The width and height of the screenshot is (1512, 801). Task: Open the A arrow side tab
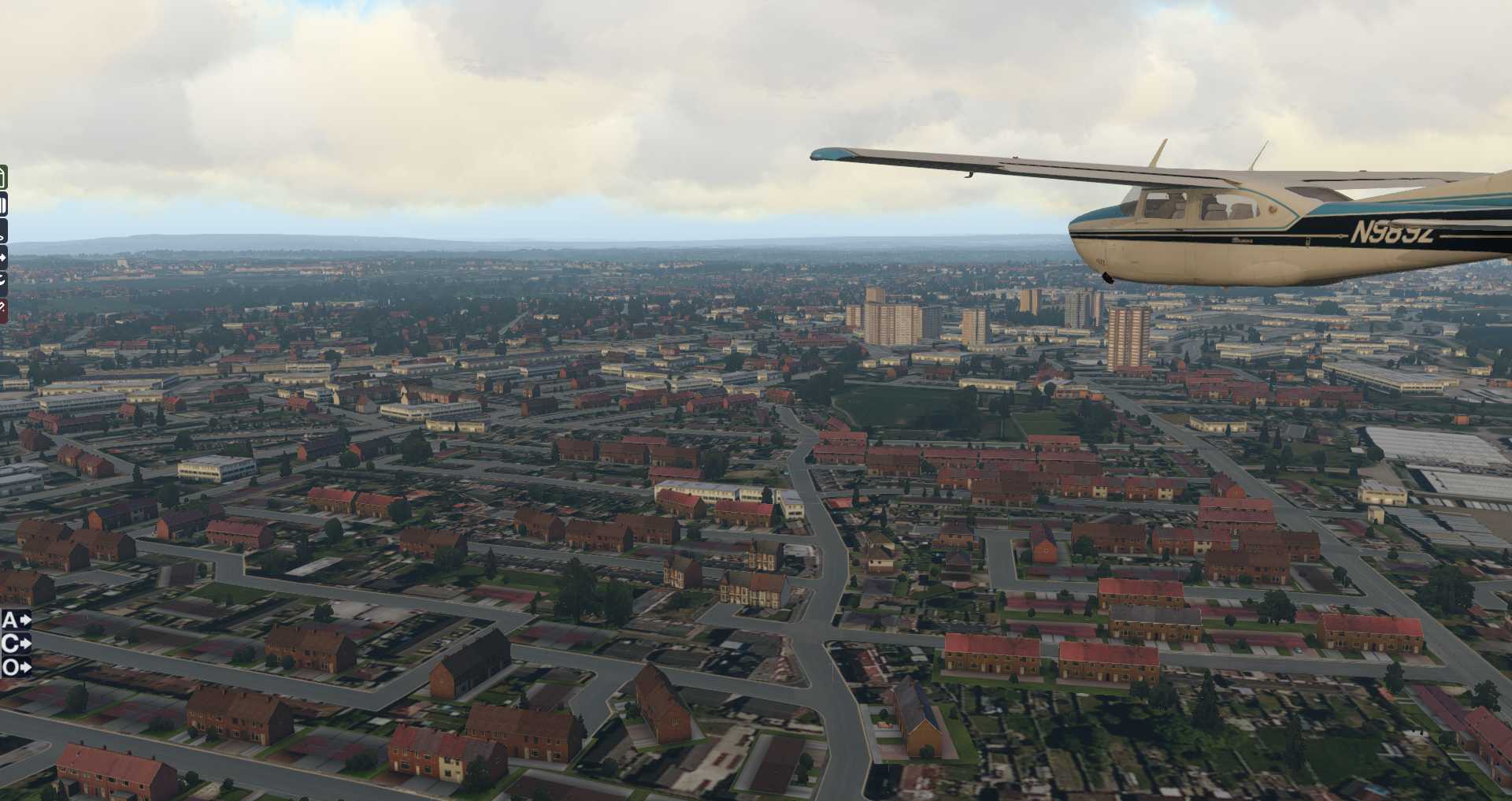coord(15,620)
